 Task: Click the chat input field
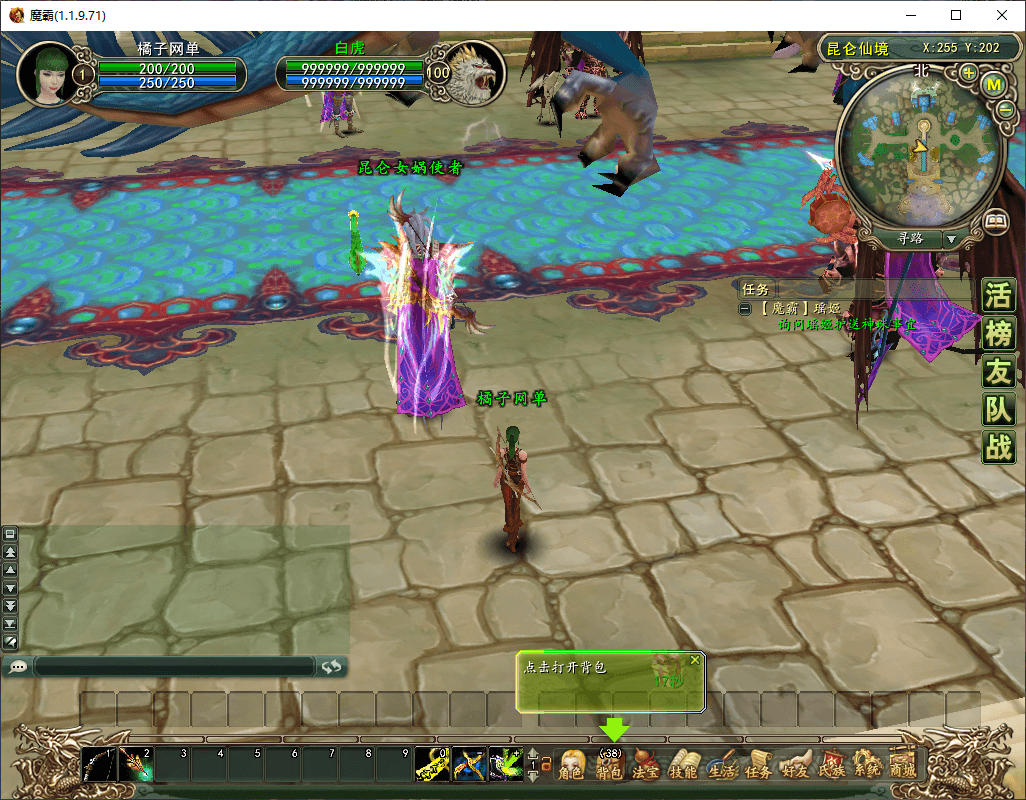click(175, 667)
